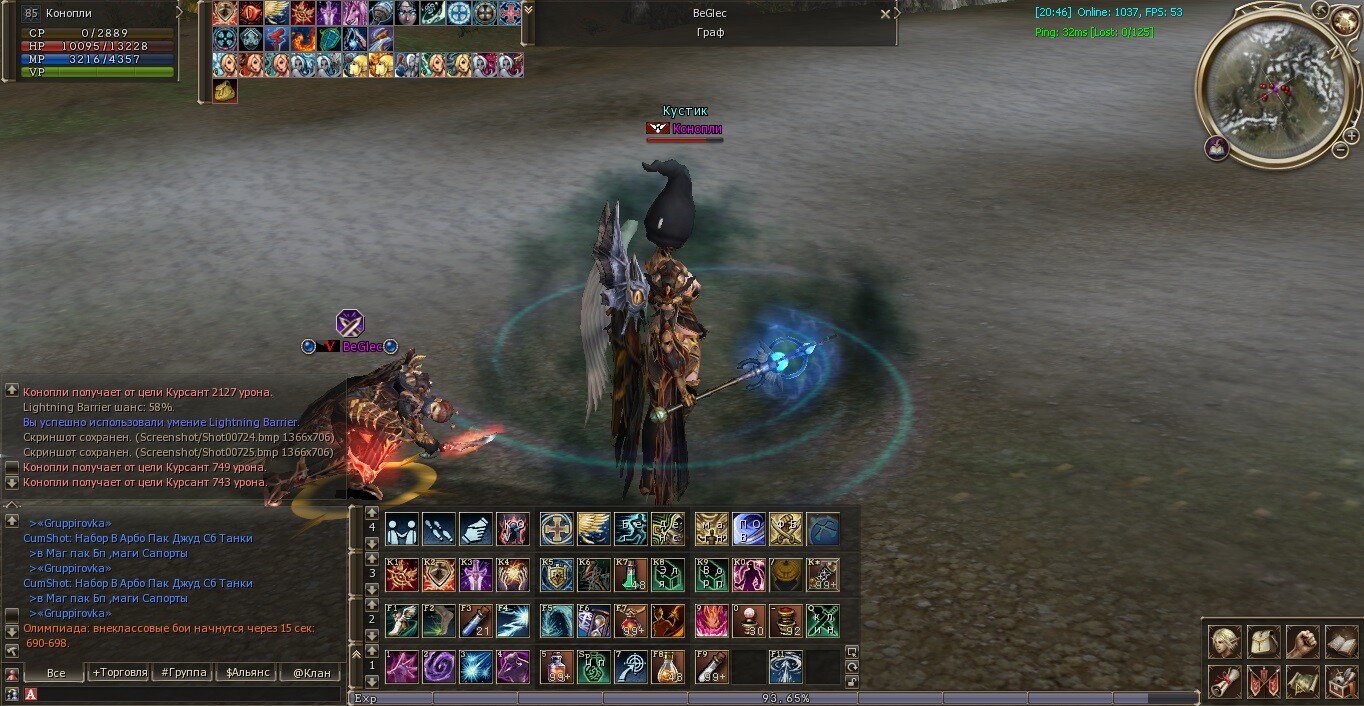The width and height of the screenshot is (1364, 706).
Task: Open the system menu chest icon
Action: click(x=1341, y=682)
